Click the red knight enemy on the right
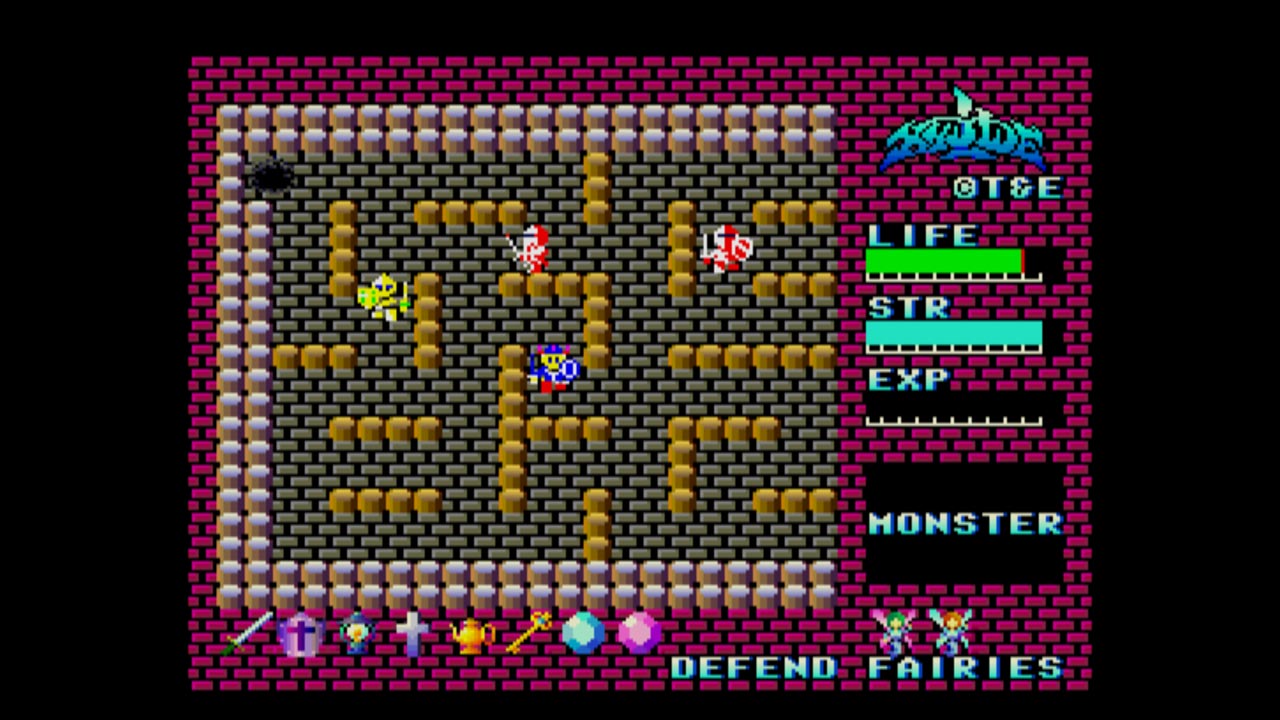The width and height of the screenshot is (1280, 720). coord(726,248)
